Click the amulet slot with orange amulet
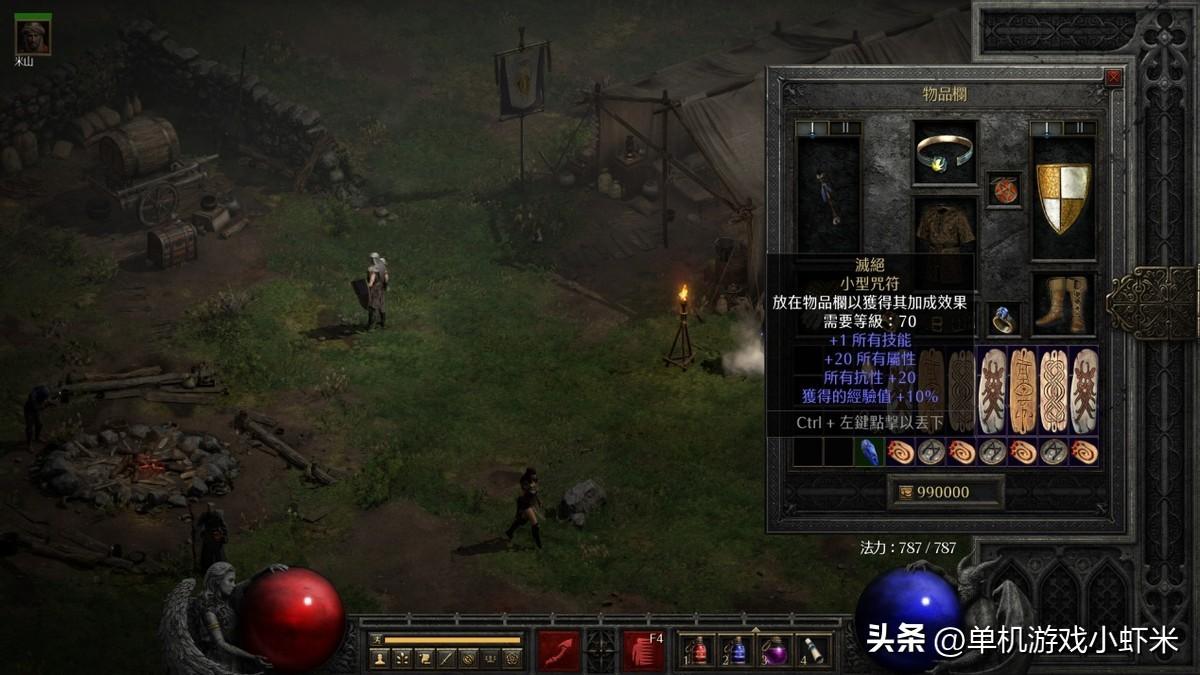Viewport: 1200px width, 675px height. (x=1003, y=189)
